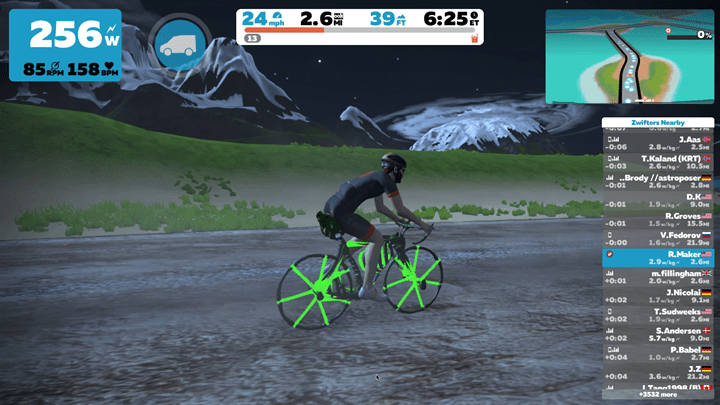Choose m.fillingham in the nearby list
Screen dimensions: 720x405
pos(657,276)
